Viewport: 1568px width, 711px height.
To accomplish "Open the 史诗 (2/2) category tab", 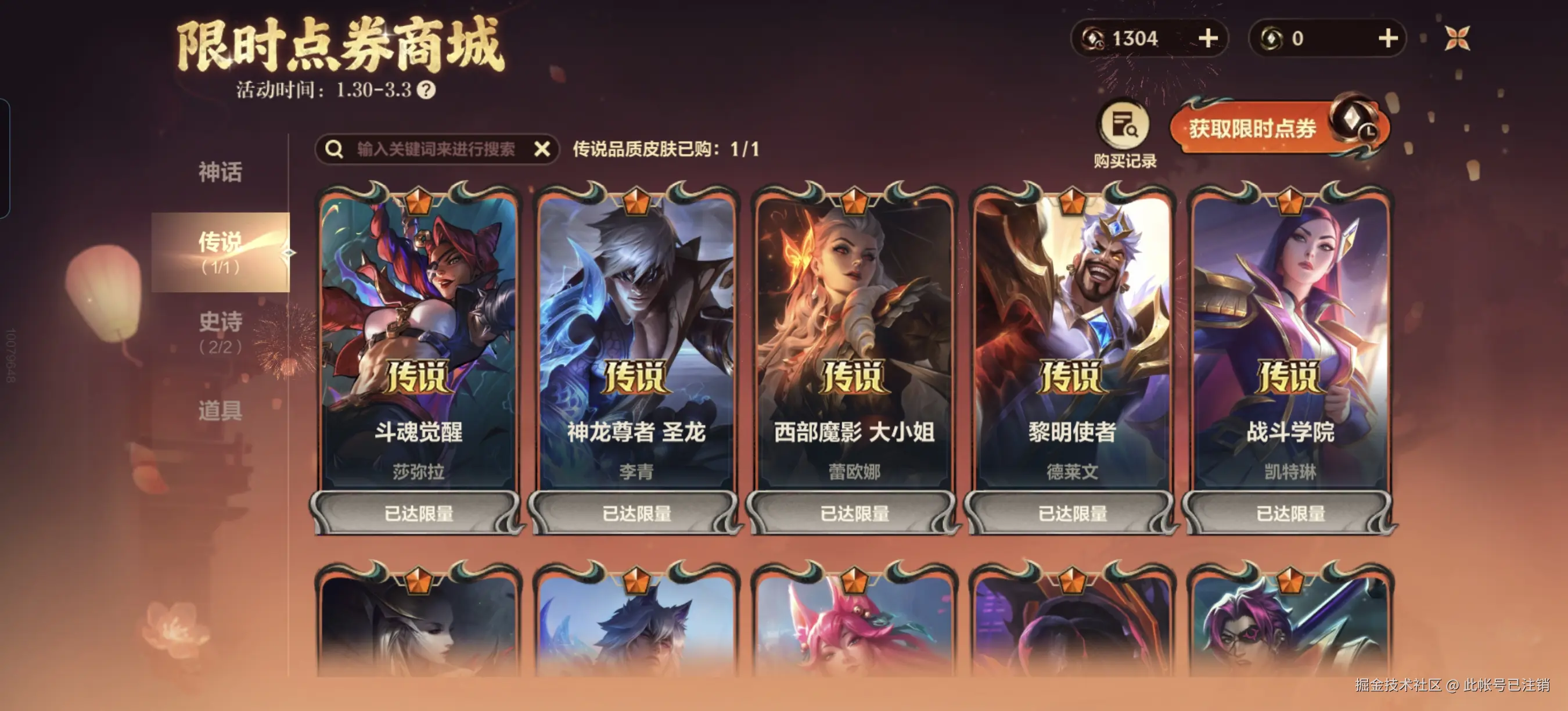I will (219, 332).
